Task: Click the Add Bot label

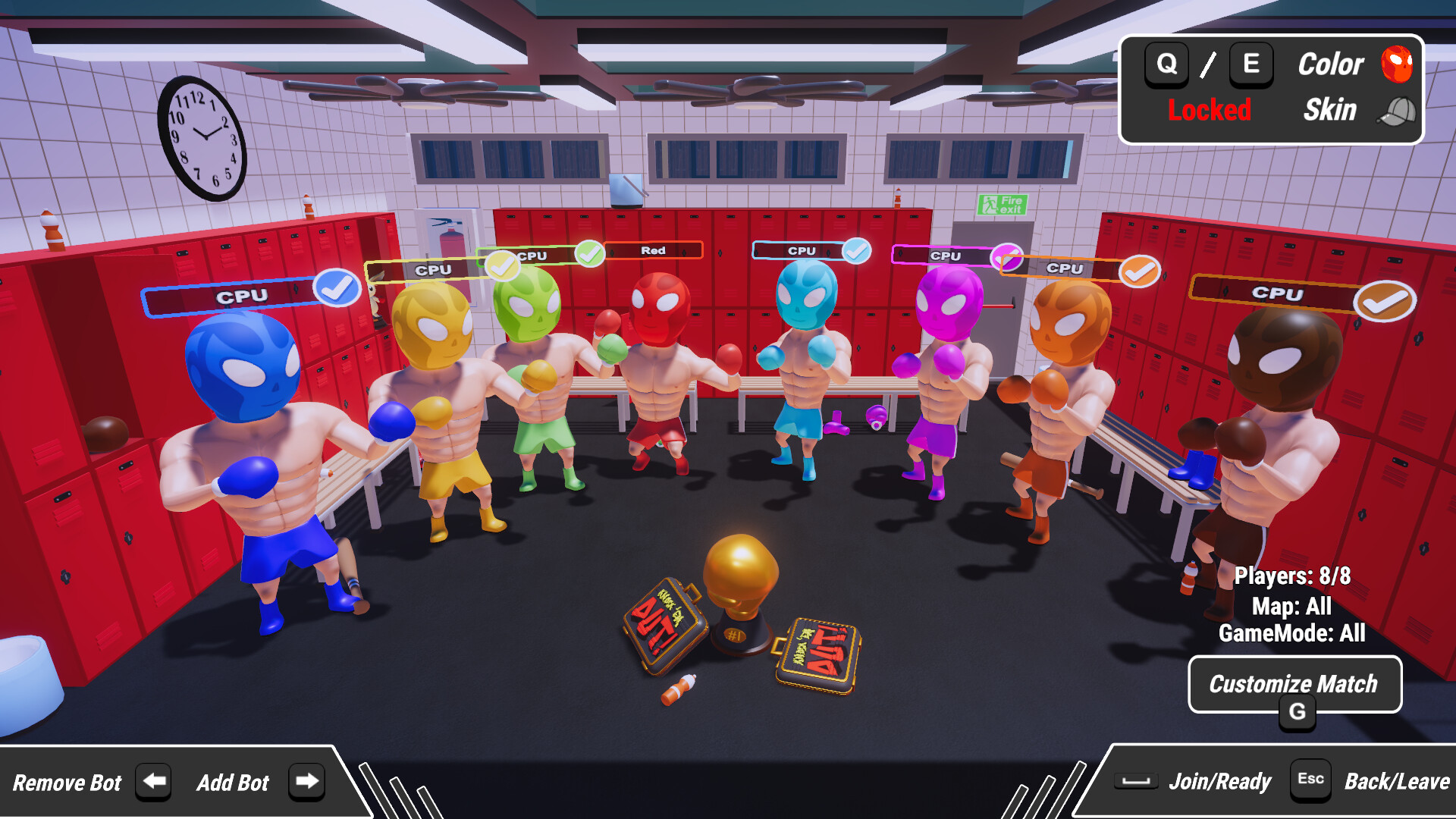Action: coord(233,782)
